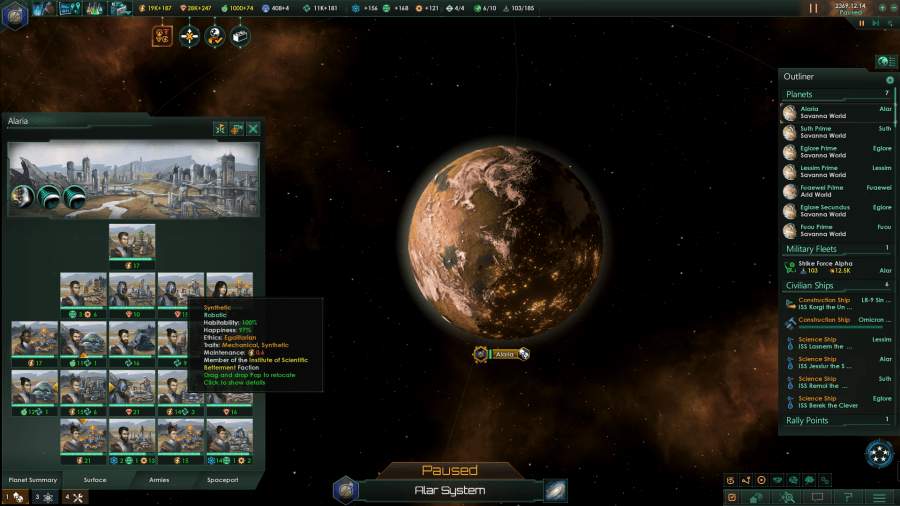
Task: Toggle the game pause button
Action: click(813, 8)
